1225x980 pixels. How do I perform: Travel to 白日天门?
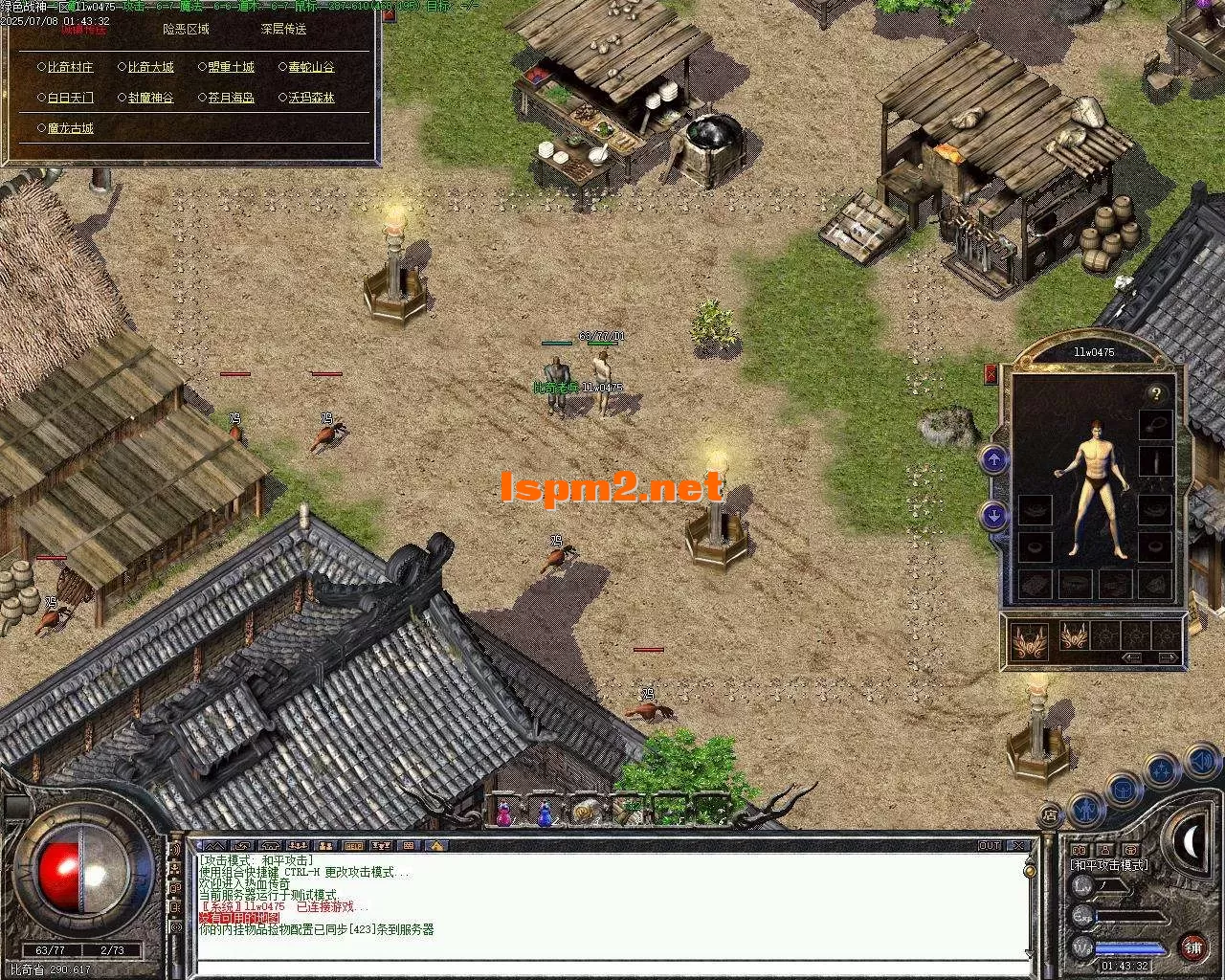[x=70, y=98]
